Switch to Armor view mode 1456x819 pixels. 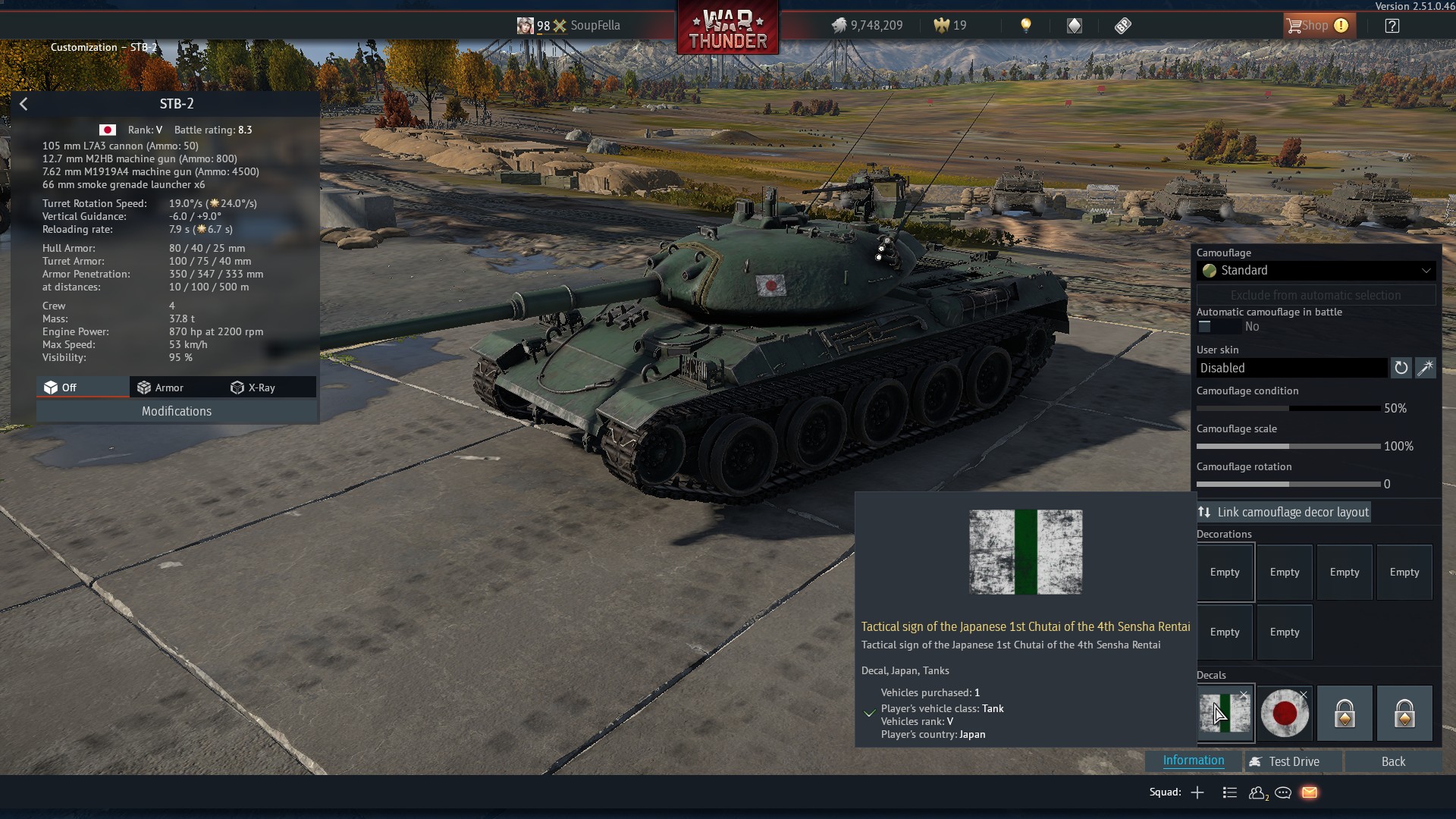(x=161, y=388)
